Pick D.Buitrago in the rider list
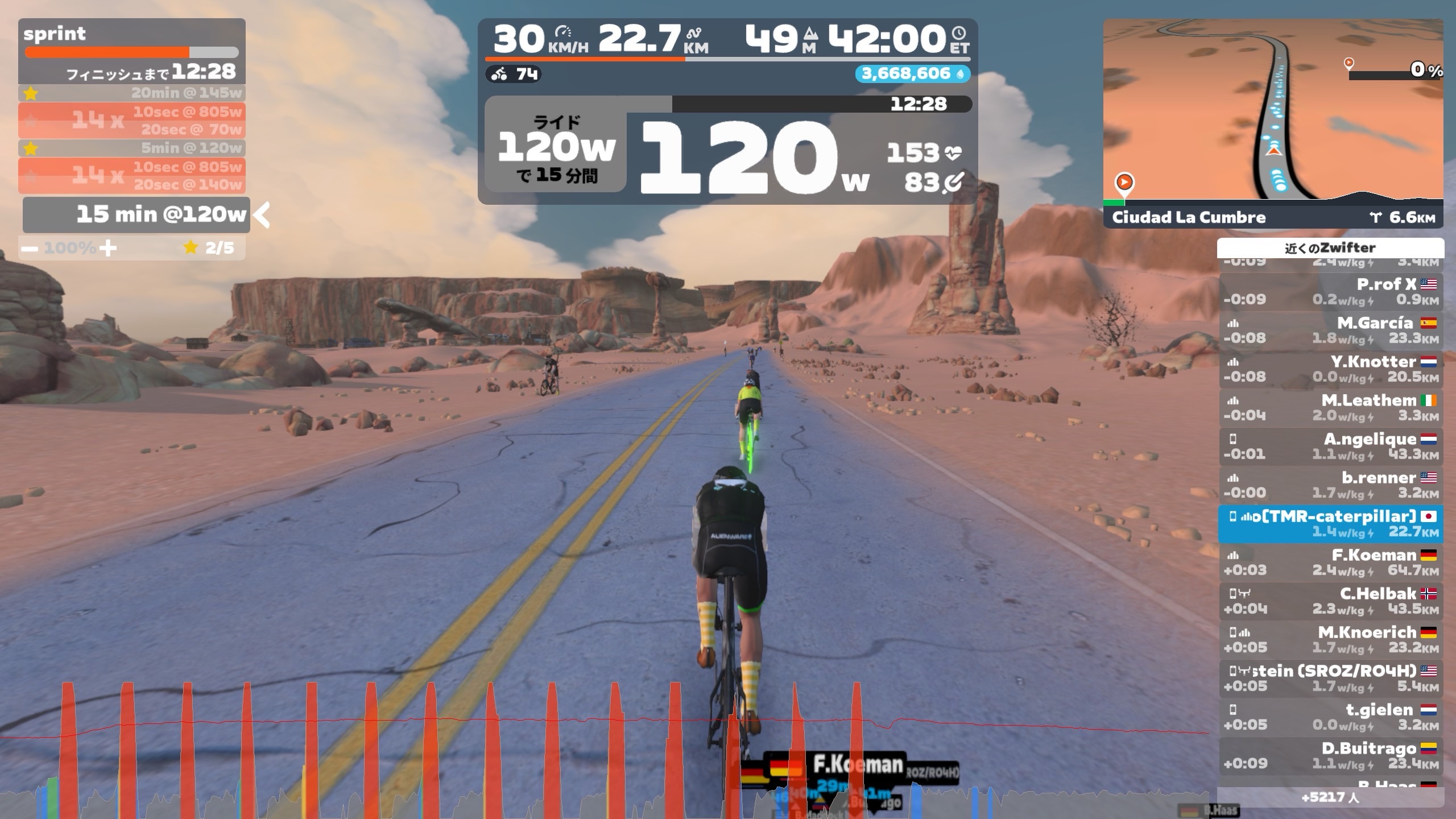This screenshot has height=819, width=1456. coord(1330,755)
